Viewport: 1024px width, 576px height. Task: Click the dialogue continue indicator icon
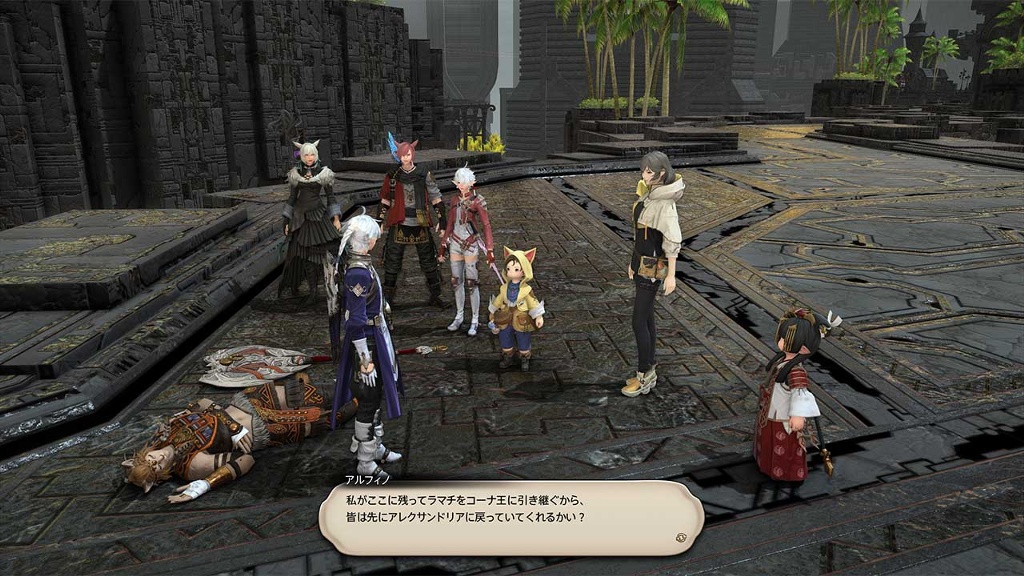click(681, 536)
